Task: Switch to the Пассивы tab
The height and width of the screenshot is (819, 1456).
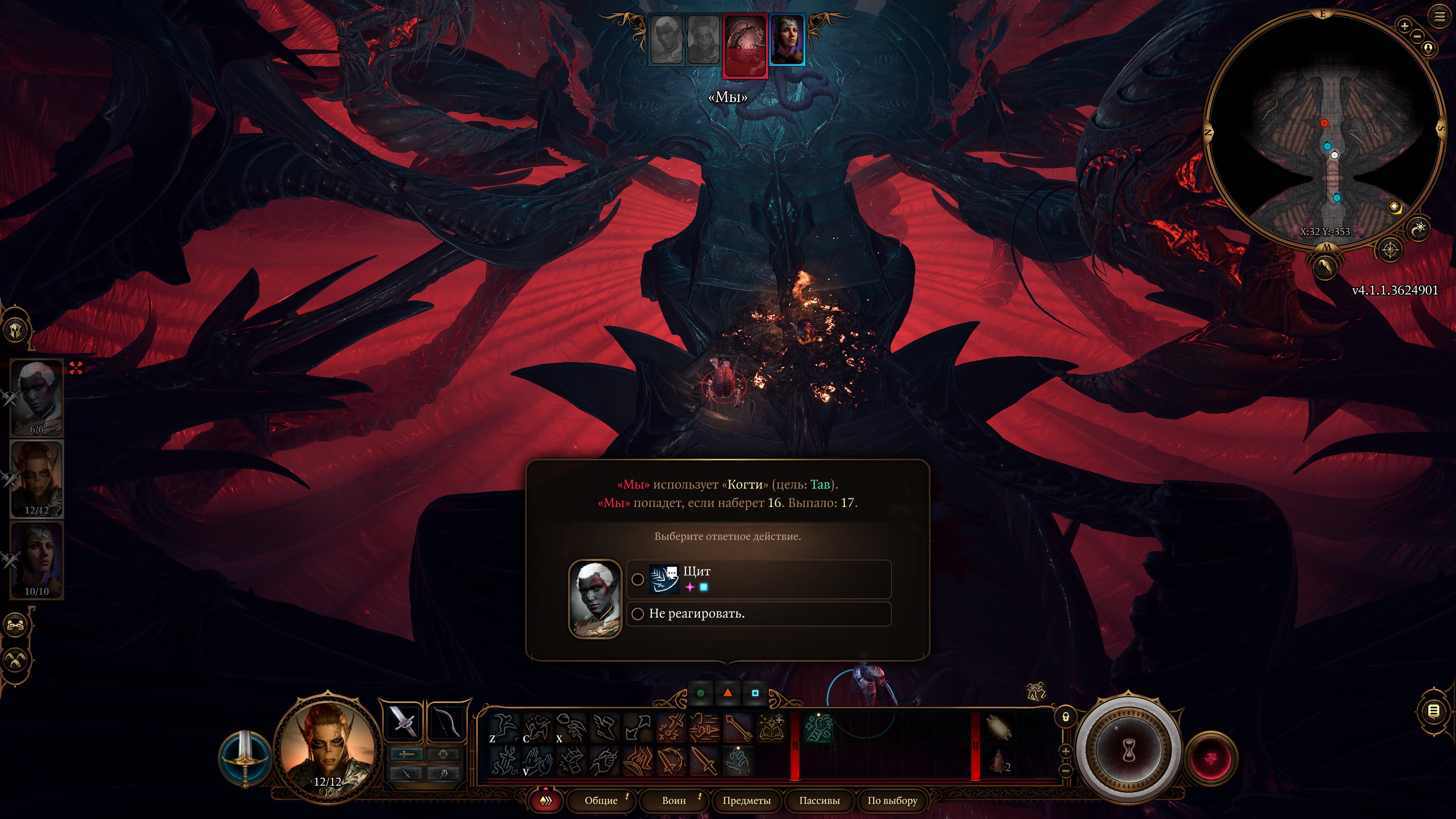Action: click(819, 800)
